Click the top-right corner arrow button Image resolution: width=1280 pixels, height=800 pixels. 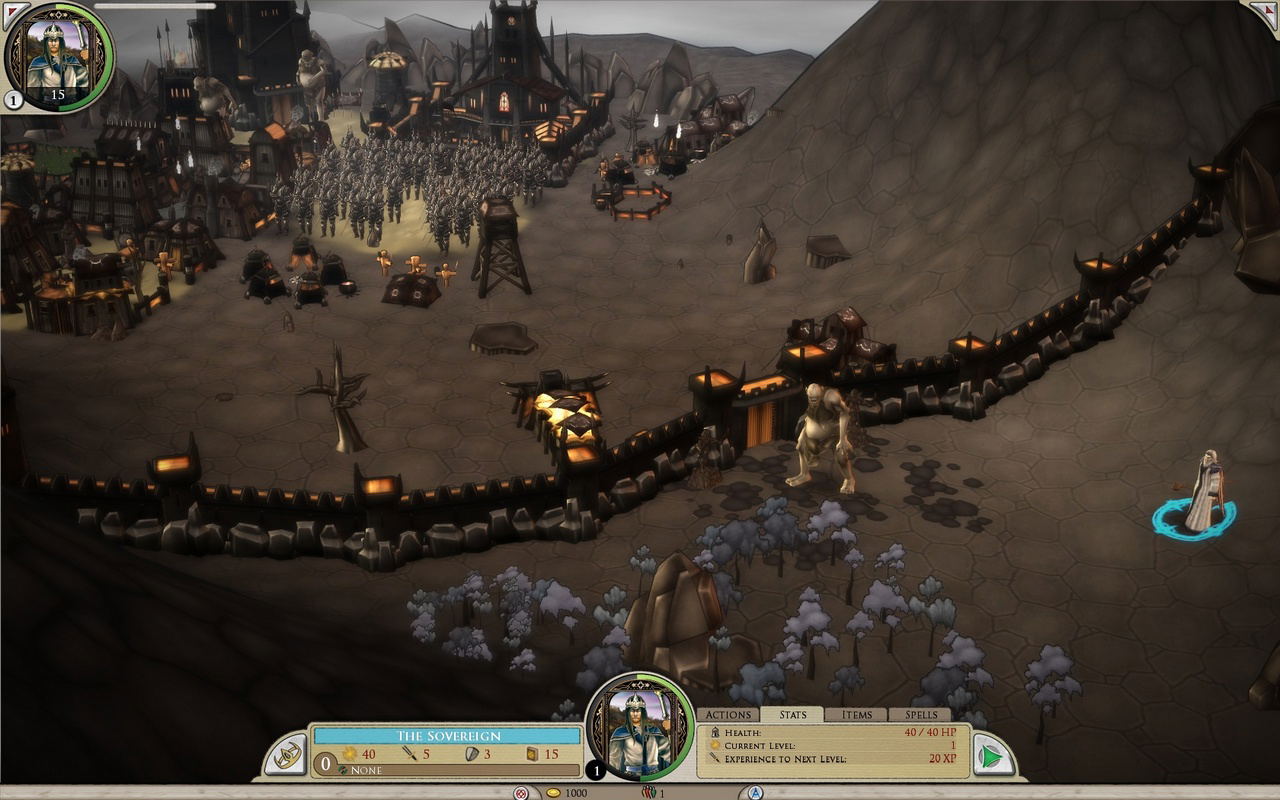tap(1265, 12)
